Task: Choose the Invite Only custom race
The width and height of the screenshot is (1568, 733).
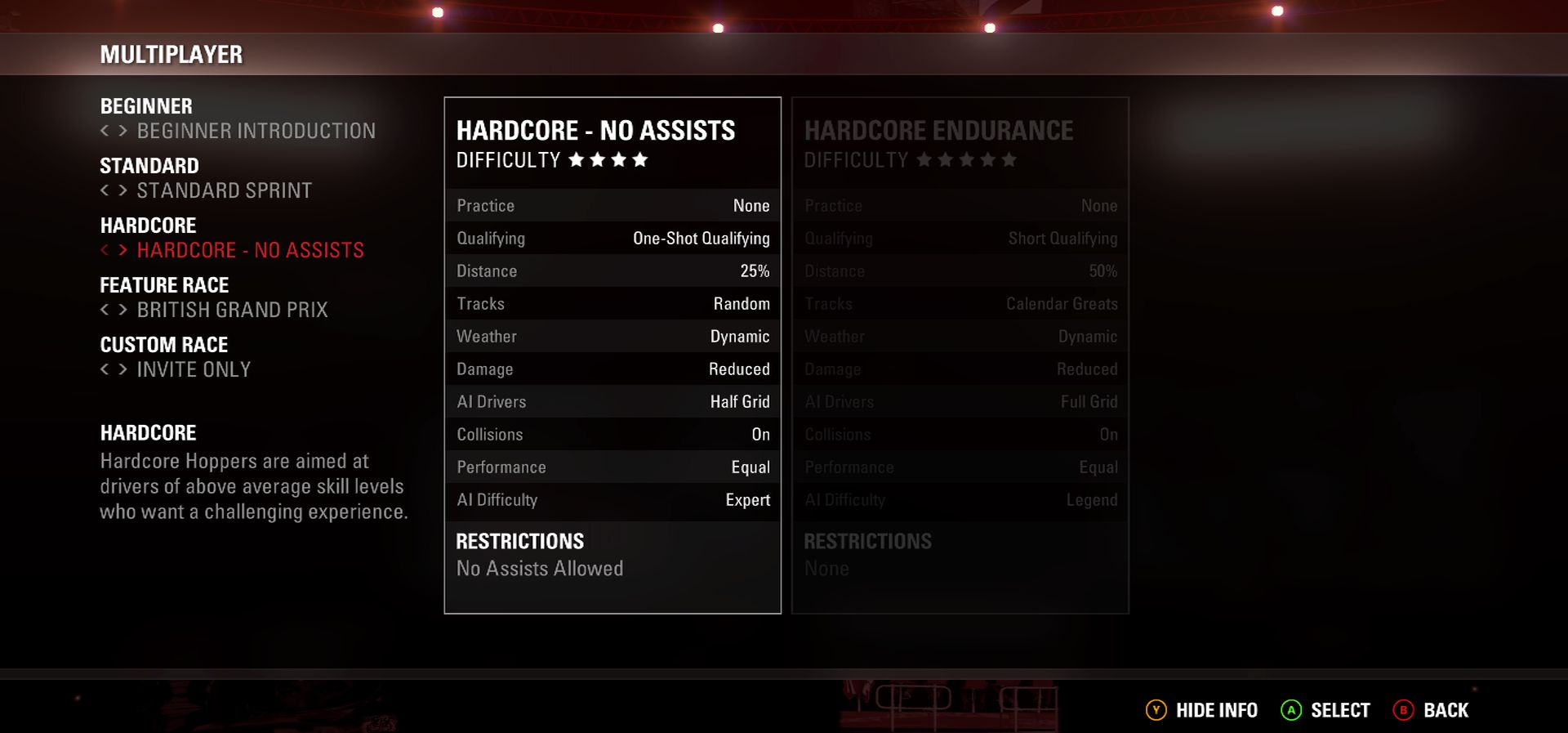Action: [x=194, y=369]
